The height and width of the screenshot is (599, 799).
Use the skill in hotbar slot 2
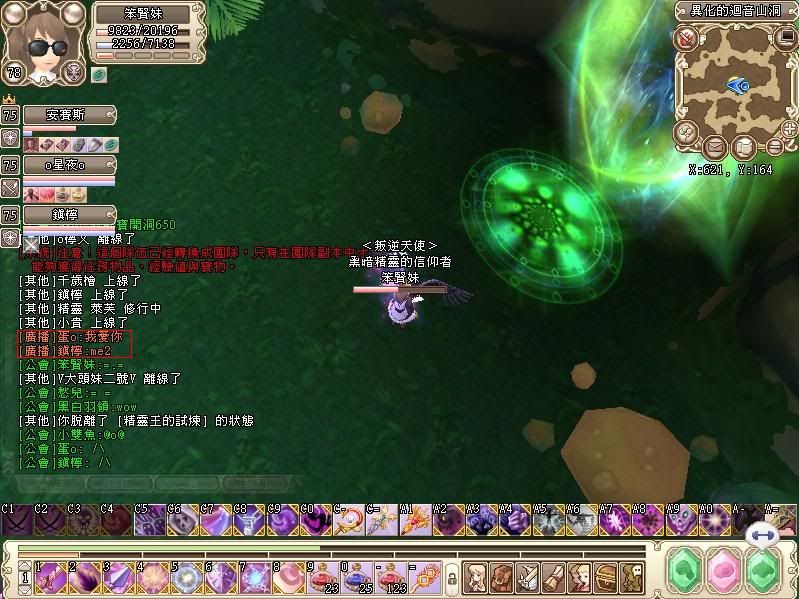82,575
